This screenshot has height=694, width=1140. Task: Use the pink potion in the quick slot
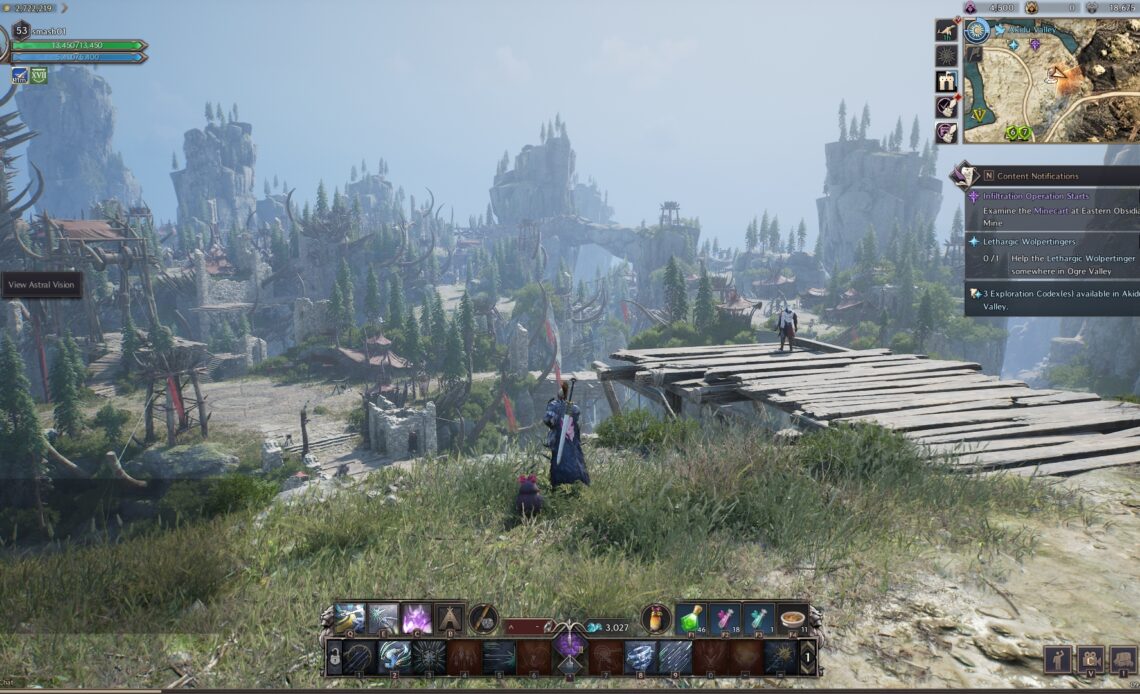pyautogui.click(x=723, y=619)
